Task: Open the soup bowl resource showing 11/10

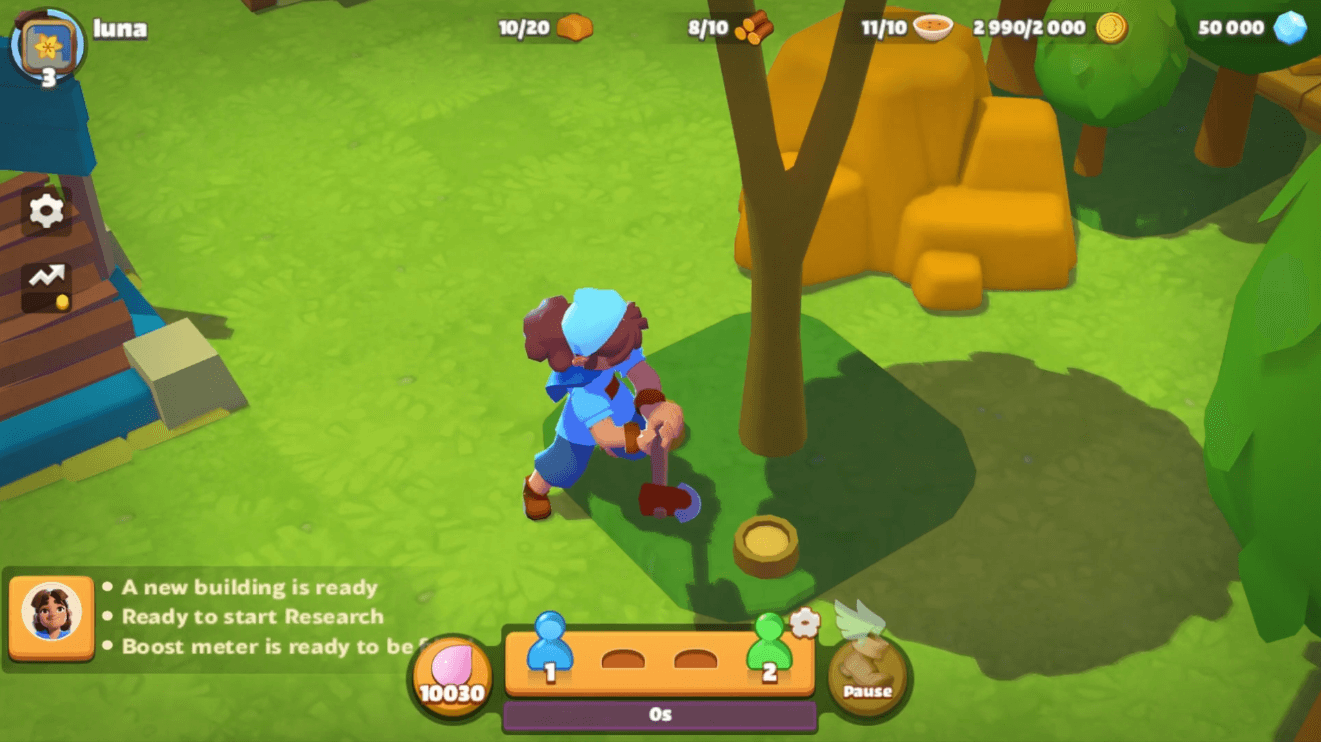Action: (930, 27)
